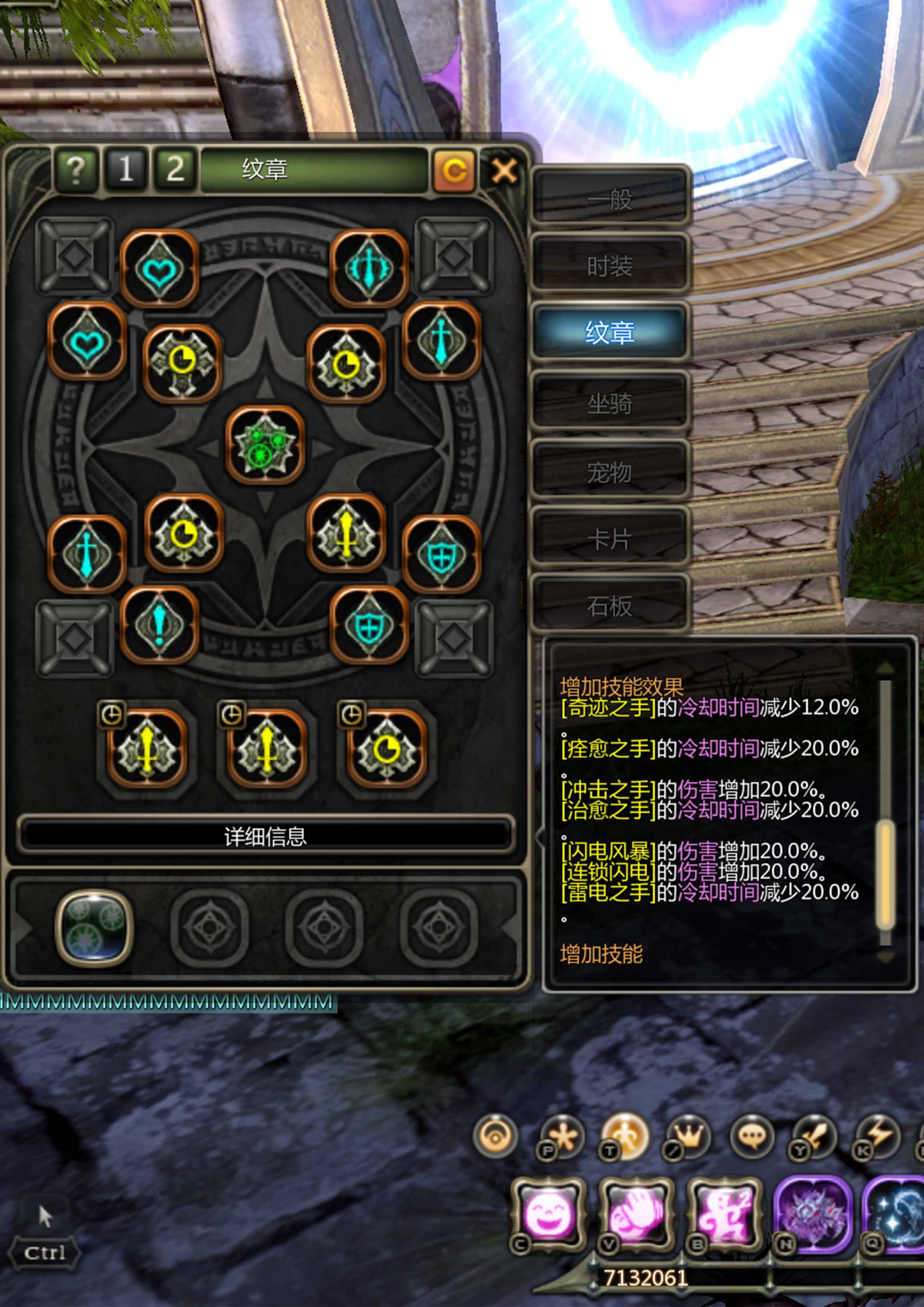Click the orange C refresh button
924x1307 pixels.
pos(453,170)
